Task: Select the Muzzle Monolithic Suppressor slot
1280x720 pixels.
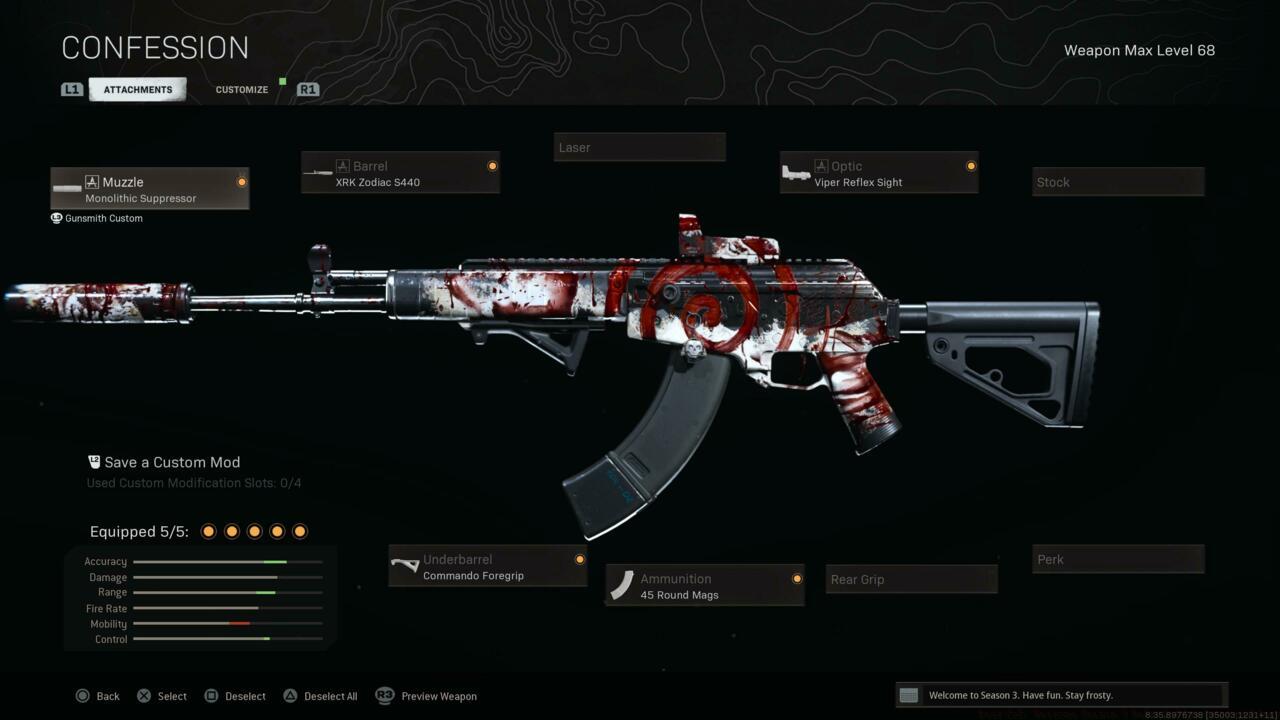Action: [x=150, y=189]
